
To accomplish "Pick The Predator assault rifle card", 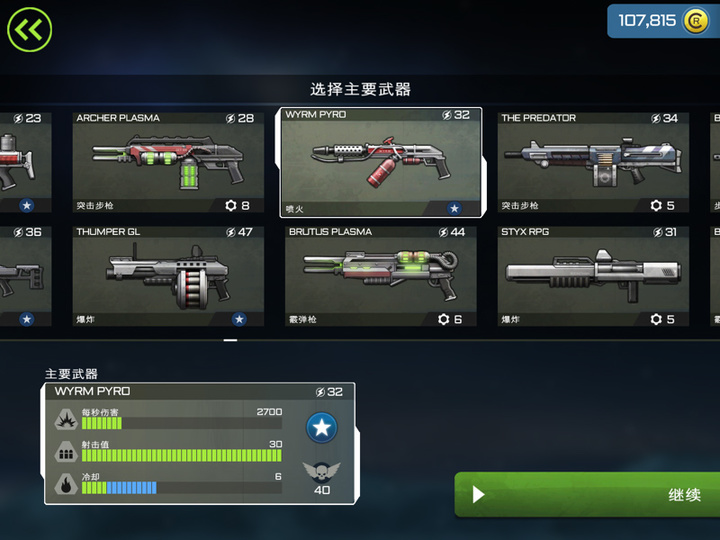I will 594,162.
